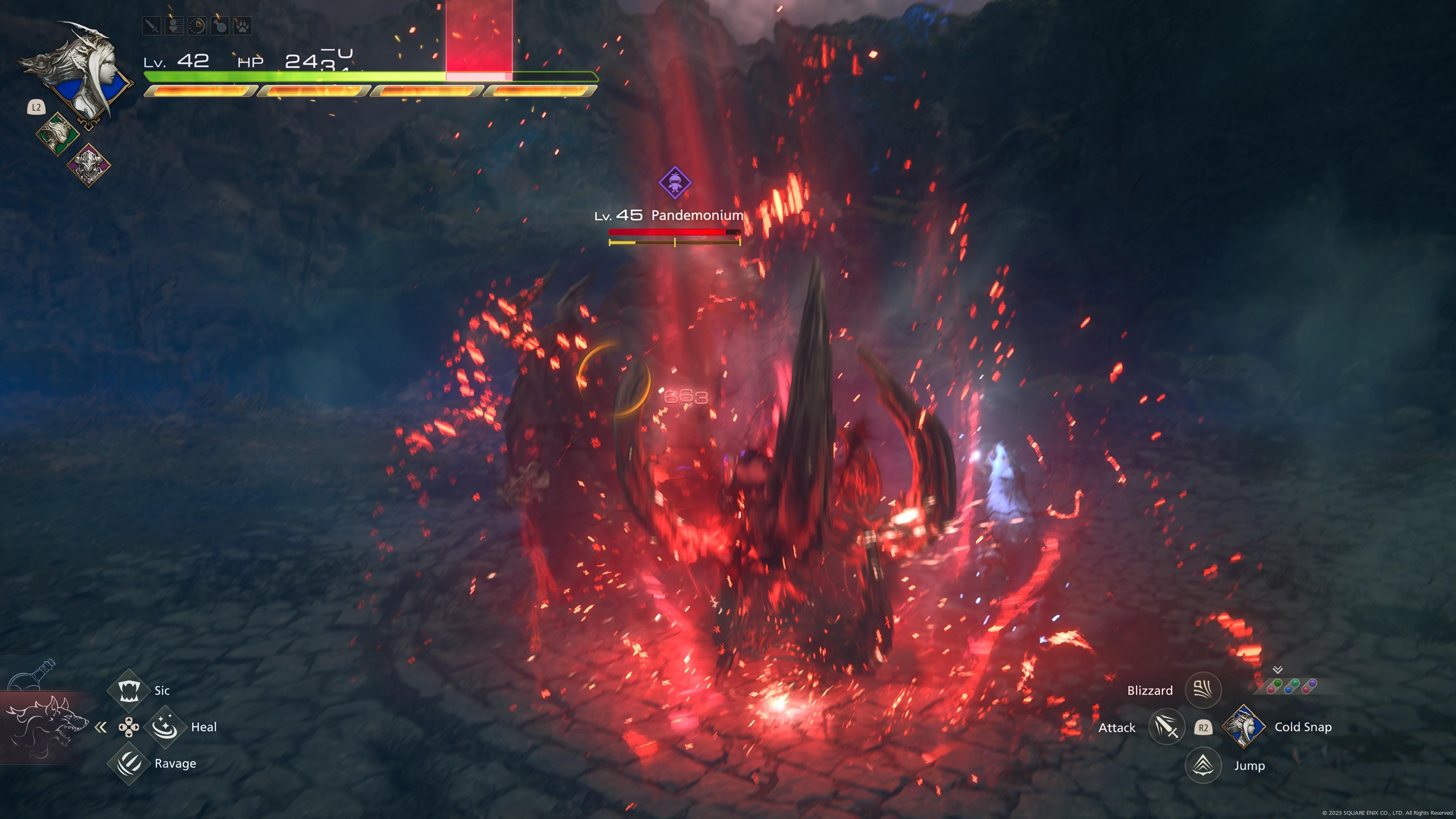
Task: Click the sword status icon
Action: tap(152, 26)
